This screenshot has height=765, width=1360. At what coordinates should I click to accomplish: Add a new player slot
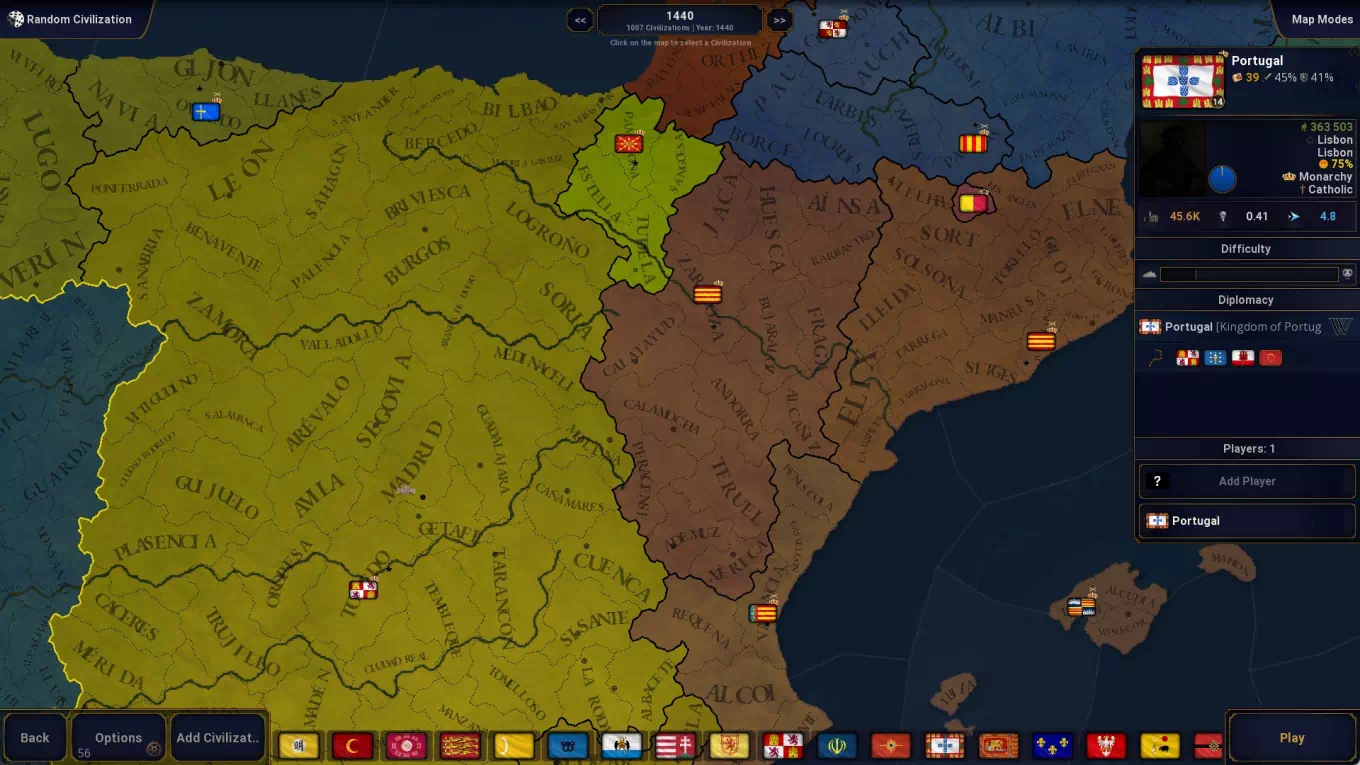click(1246, 481)
